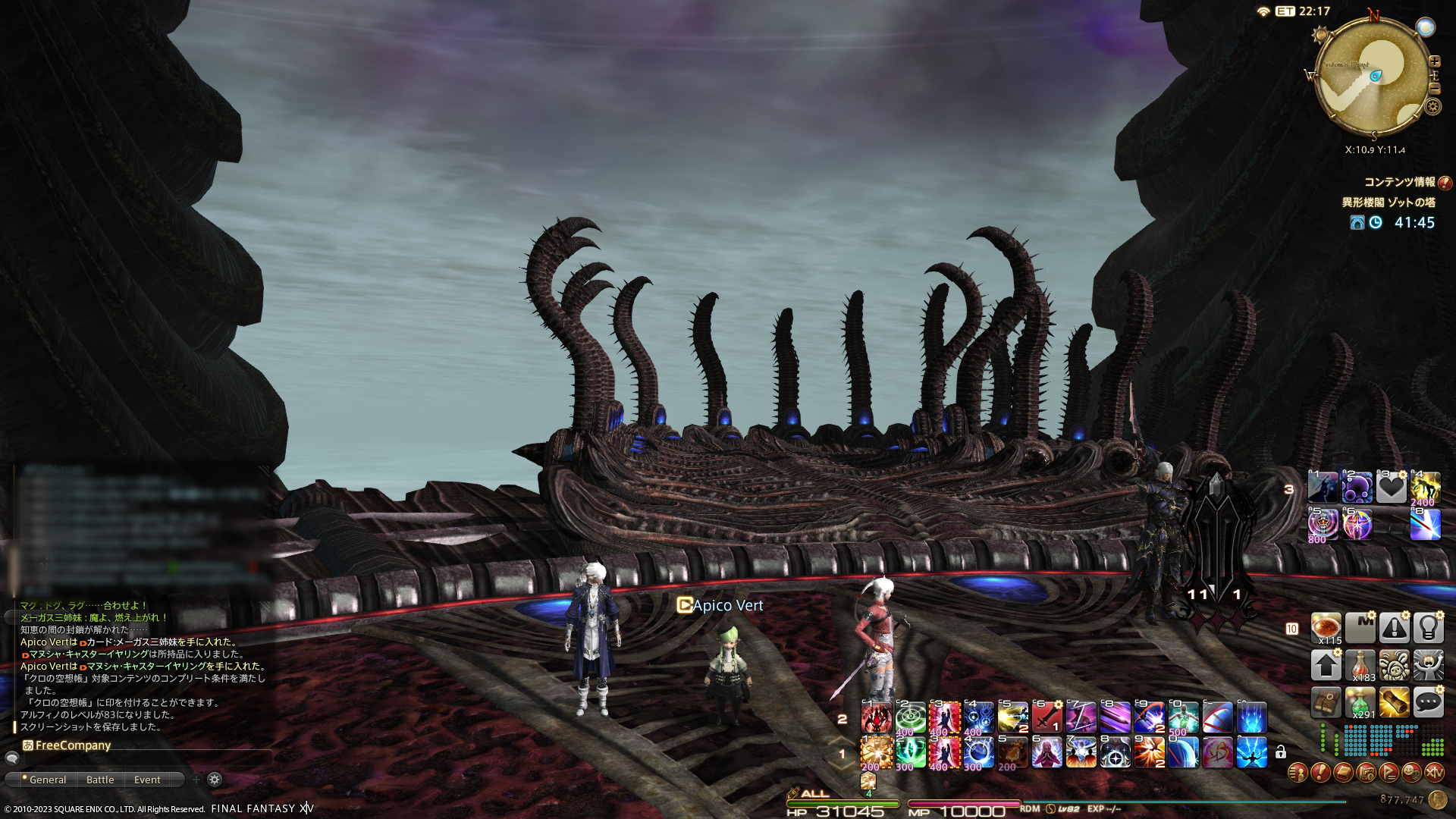Switch to the General chat tab
This screenshot has width=1456, height=819.
47,780
